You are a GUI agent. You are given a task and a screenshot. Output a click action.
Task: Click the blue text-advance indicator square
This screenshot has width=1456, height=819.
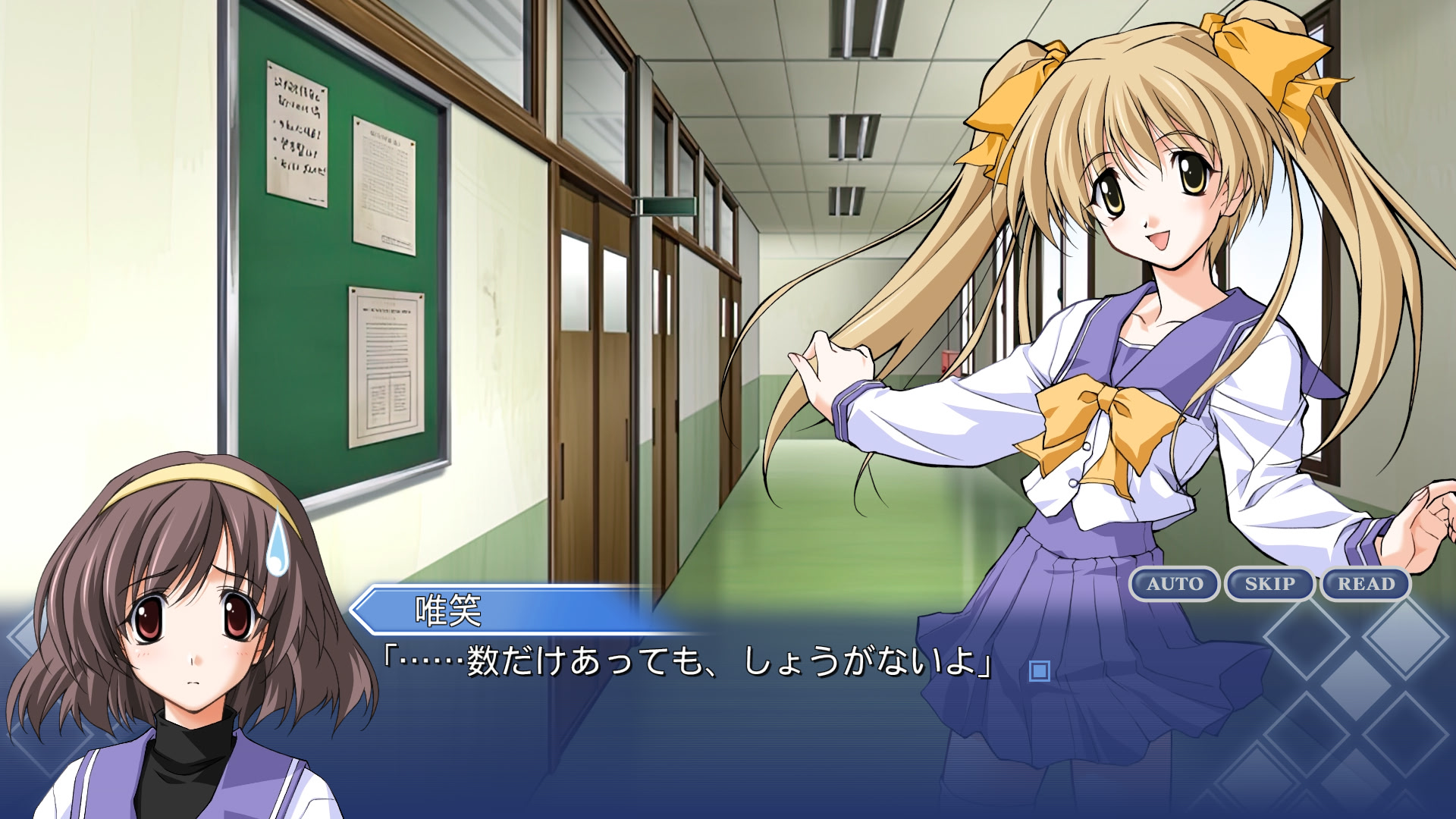(1039, 671)
